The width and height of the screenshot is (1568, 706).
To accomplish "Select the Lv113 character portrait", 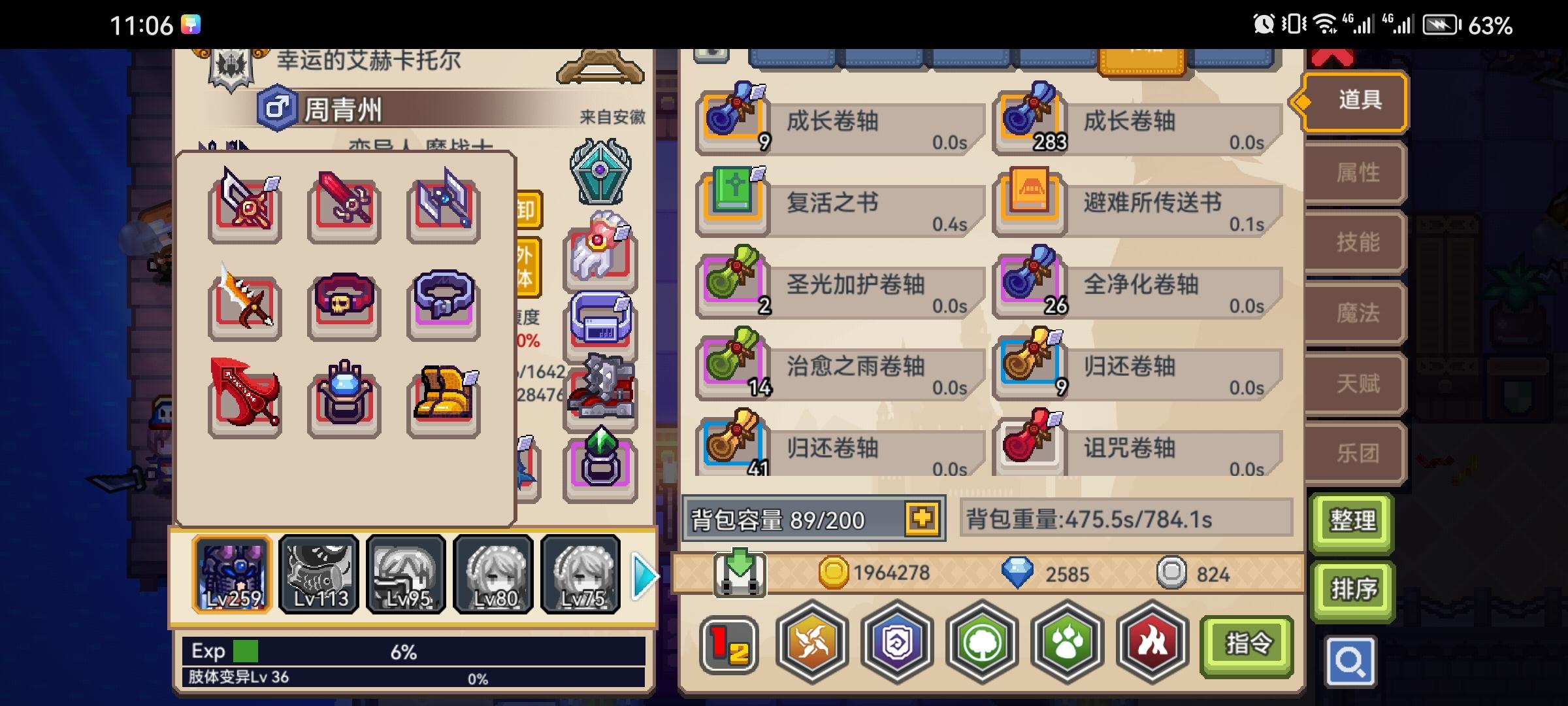I will (x=319, y=574).
